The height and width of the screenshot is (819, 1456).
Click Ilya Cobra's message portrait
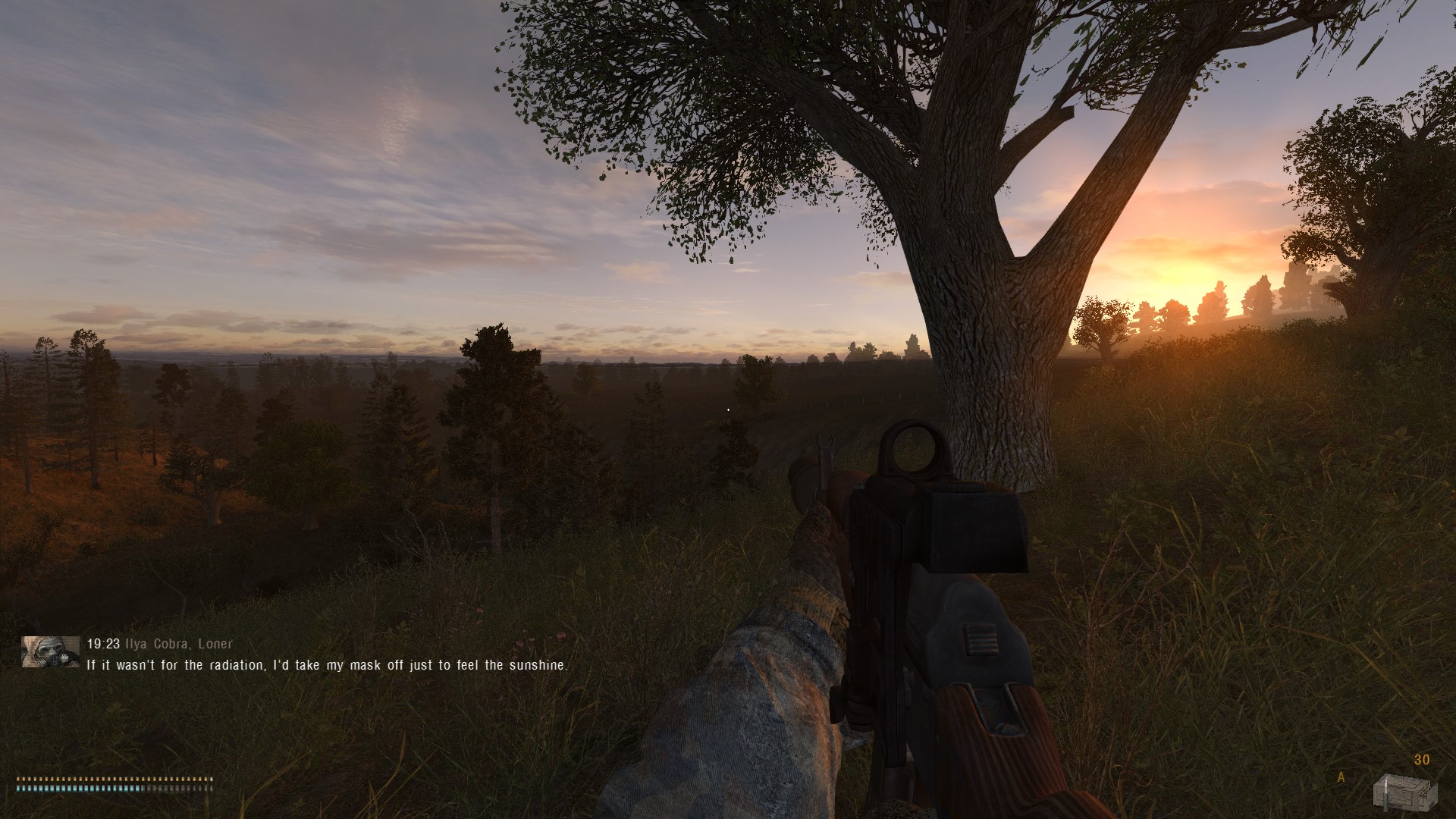click(x=51, y=651)
